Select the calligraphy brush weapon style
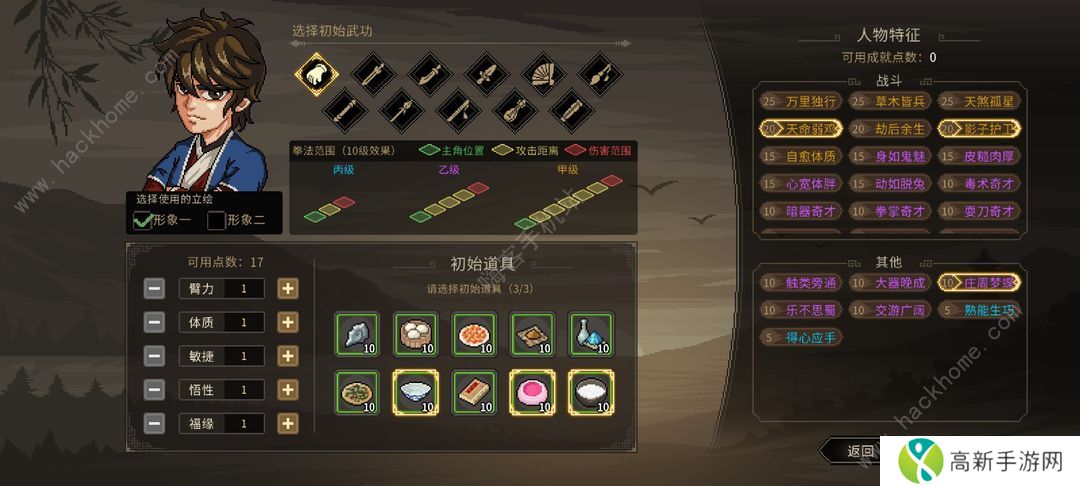Image resolution: width=1080 pixels, height=486 pixels. pyautogui.click(x=599, y=74)
